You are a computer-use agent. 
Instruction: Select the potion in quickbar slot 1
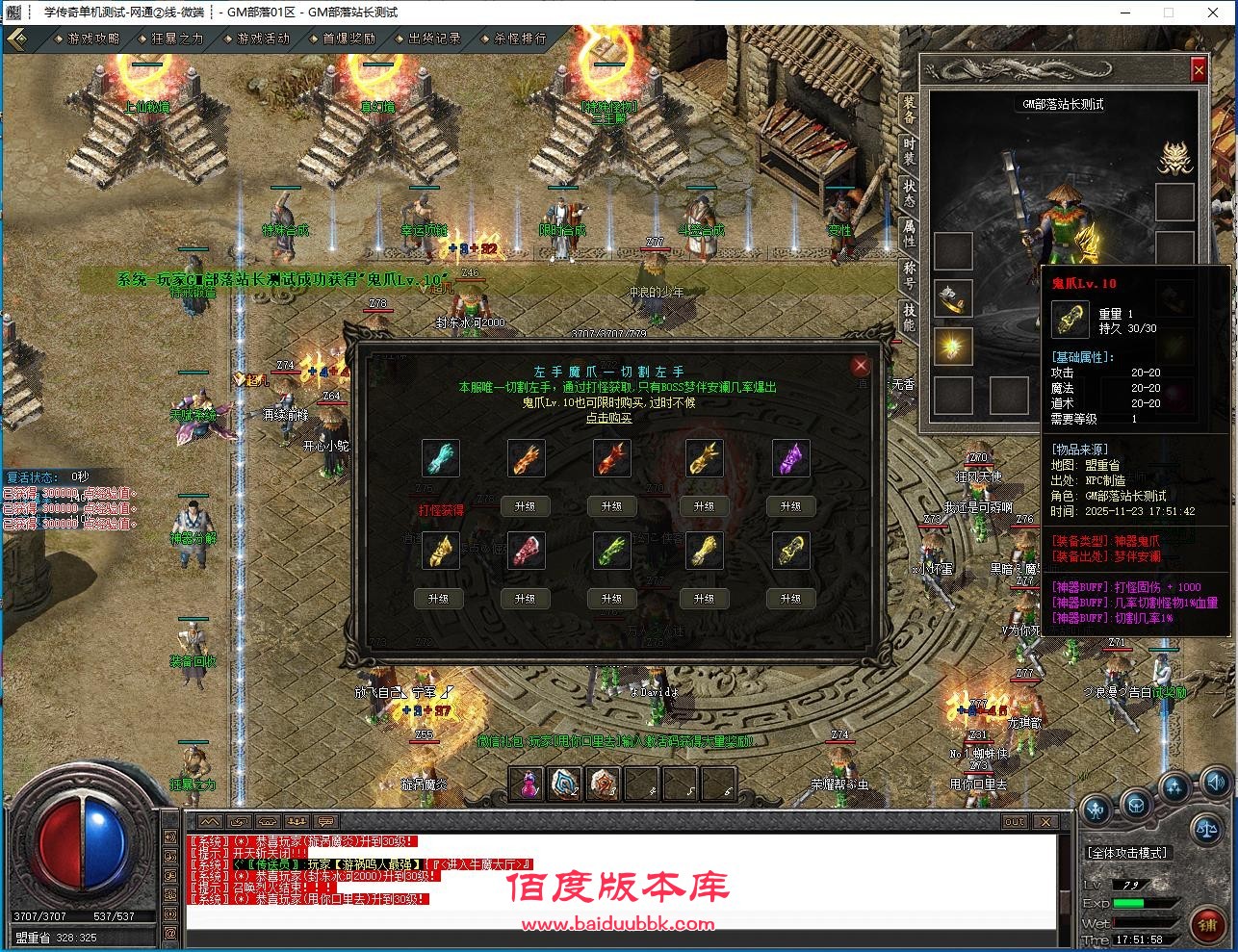click(526, 784)
